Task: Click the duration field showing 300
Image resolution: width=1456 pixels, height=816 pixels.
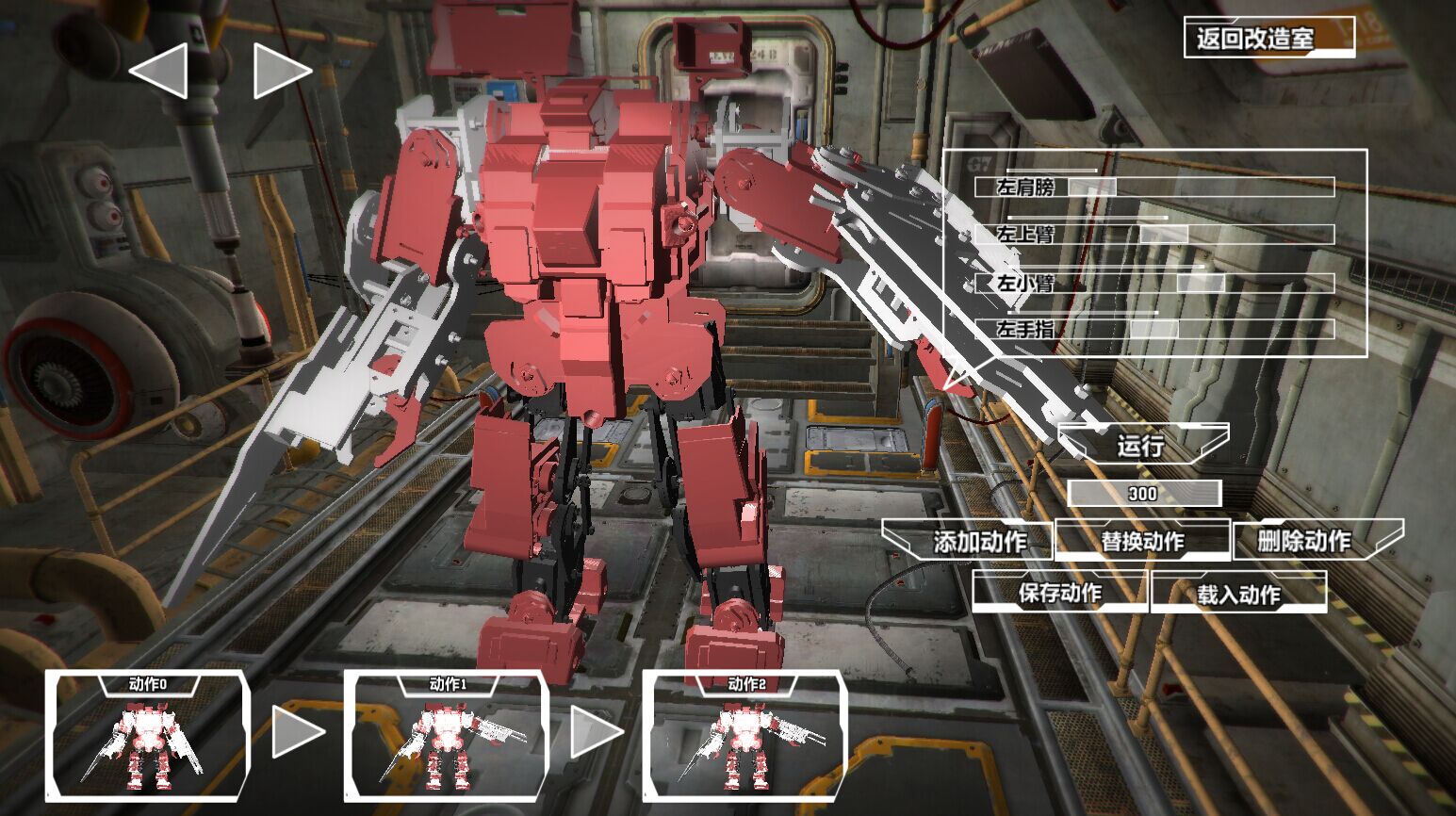Action: (1144, 494)
